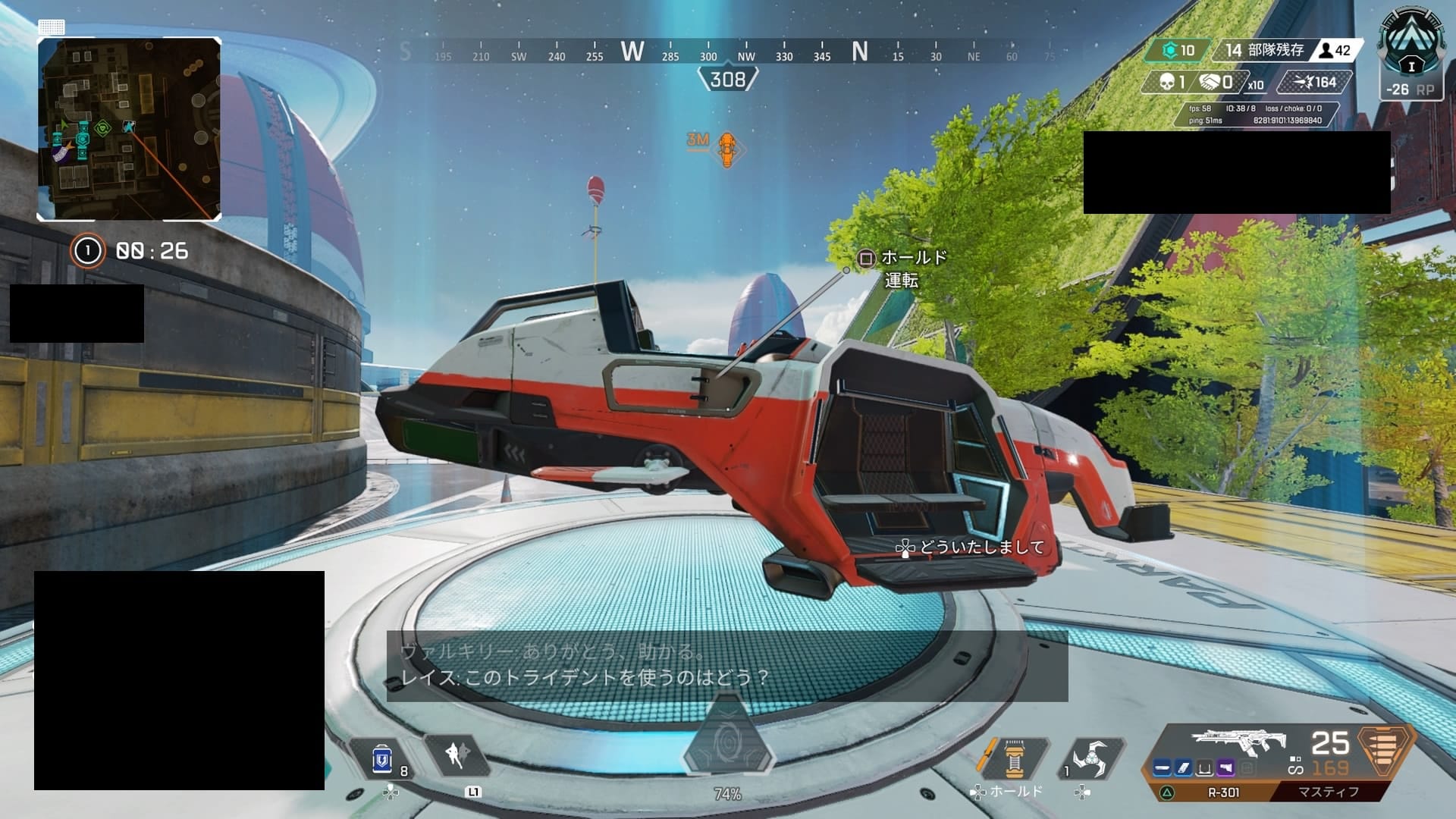1456x819 pixels.
Task: Click the handshake assist counter icon
Action: (1209, 82)
